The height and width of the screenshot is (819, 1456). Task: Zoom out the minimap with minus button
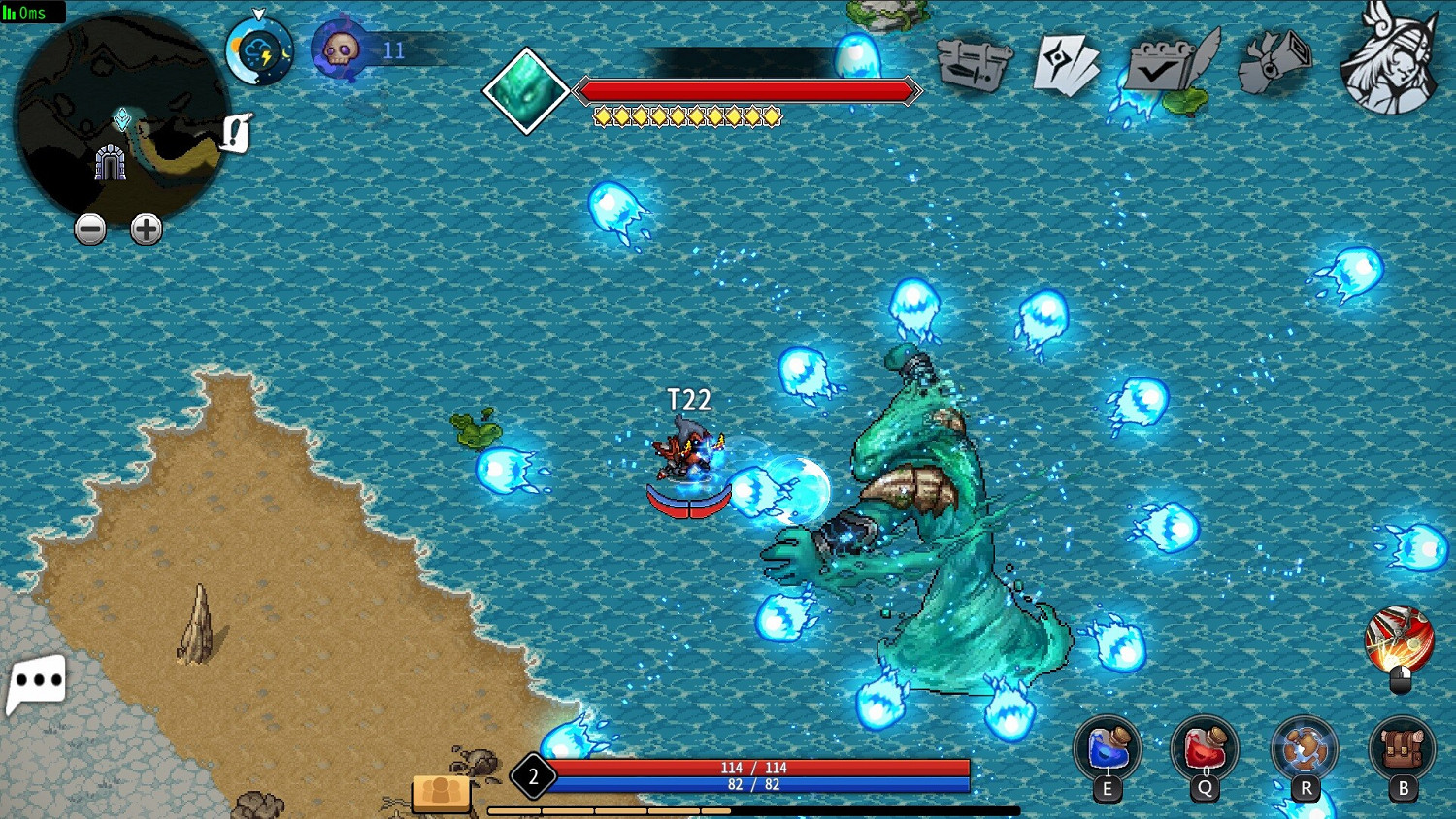click(91, 229)
